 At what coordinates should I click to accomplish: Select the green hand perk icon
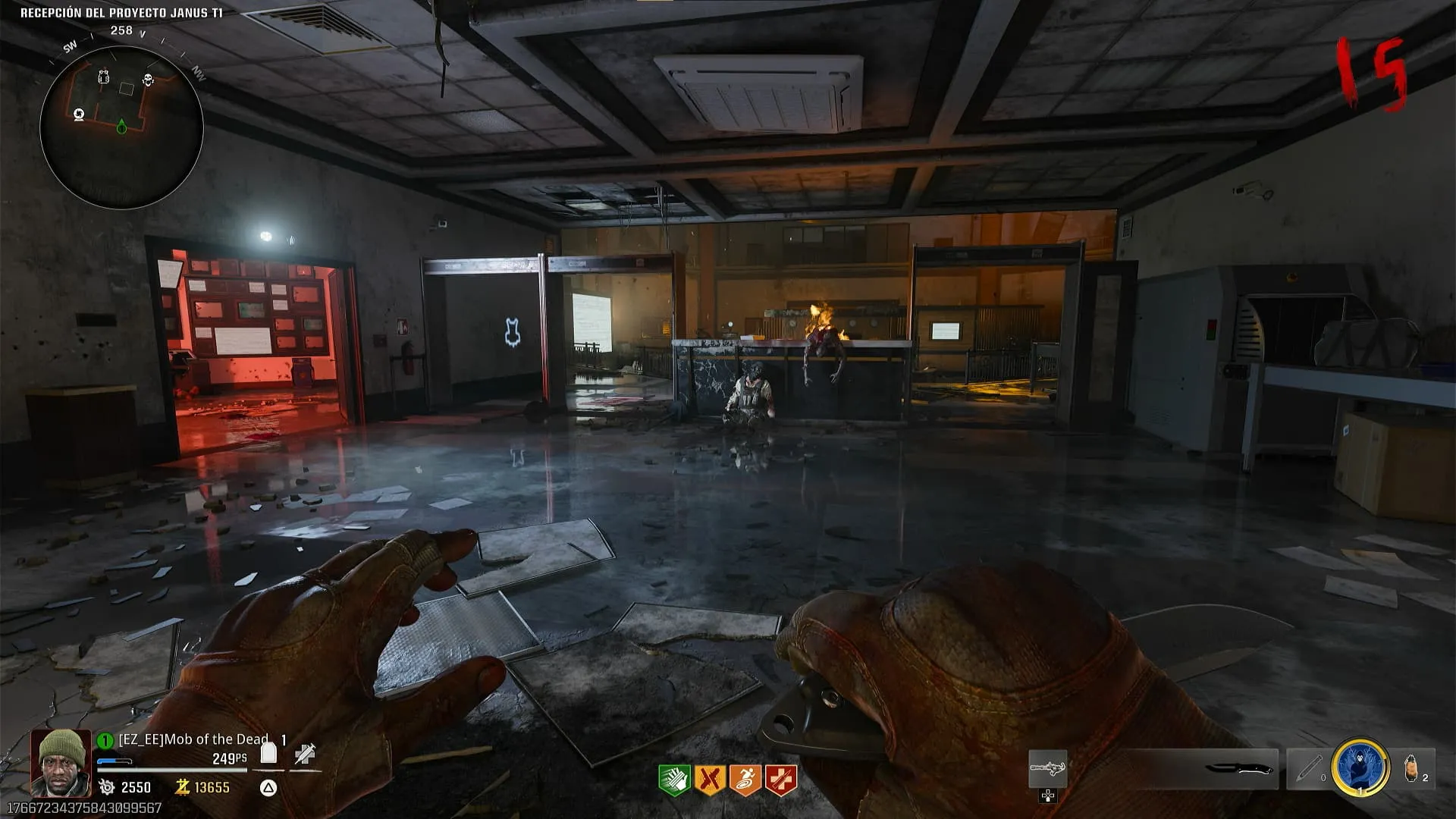673,780
